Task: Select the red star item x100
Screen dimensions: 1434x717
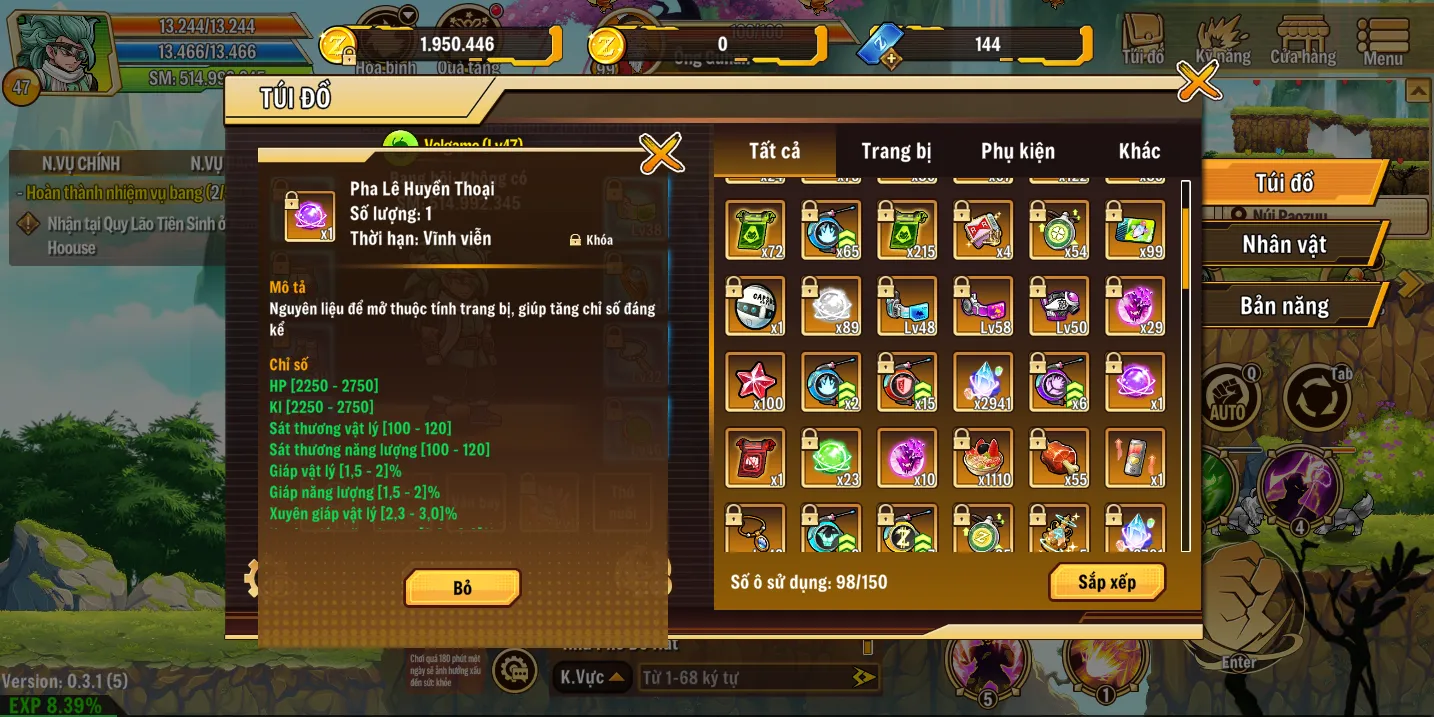Action: click(756, 381)
